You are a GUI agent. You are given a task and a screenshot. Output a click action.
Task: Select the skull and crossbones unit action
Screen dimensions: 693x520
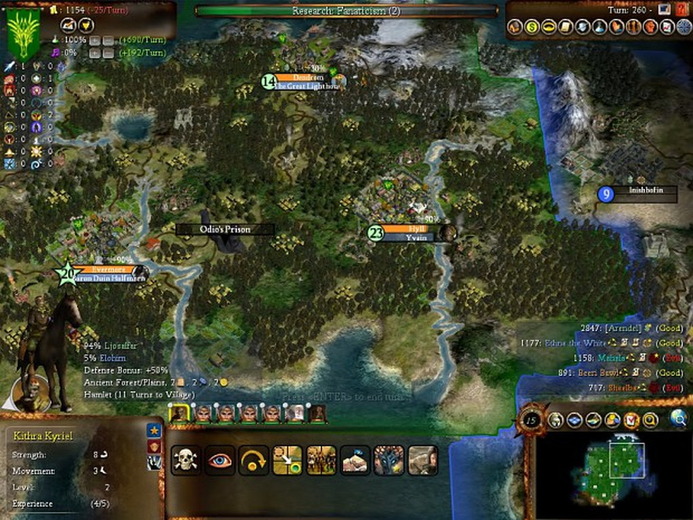coord(186,459)
